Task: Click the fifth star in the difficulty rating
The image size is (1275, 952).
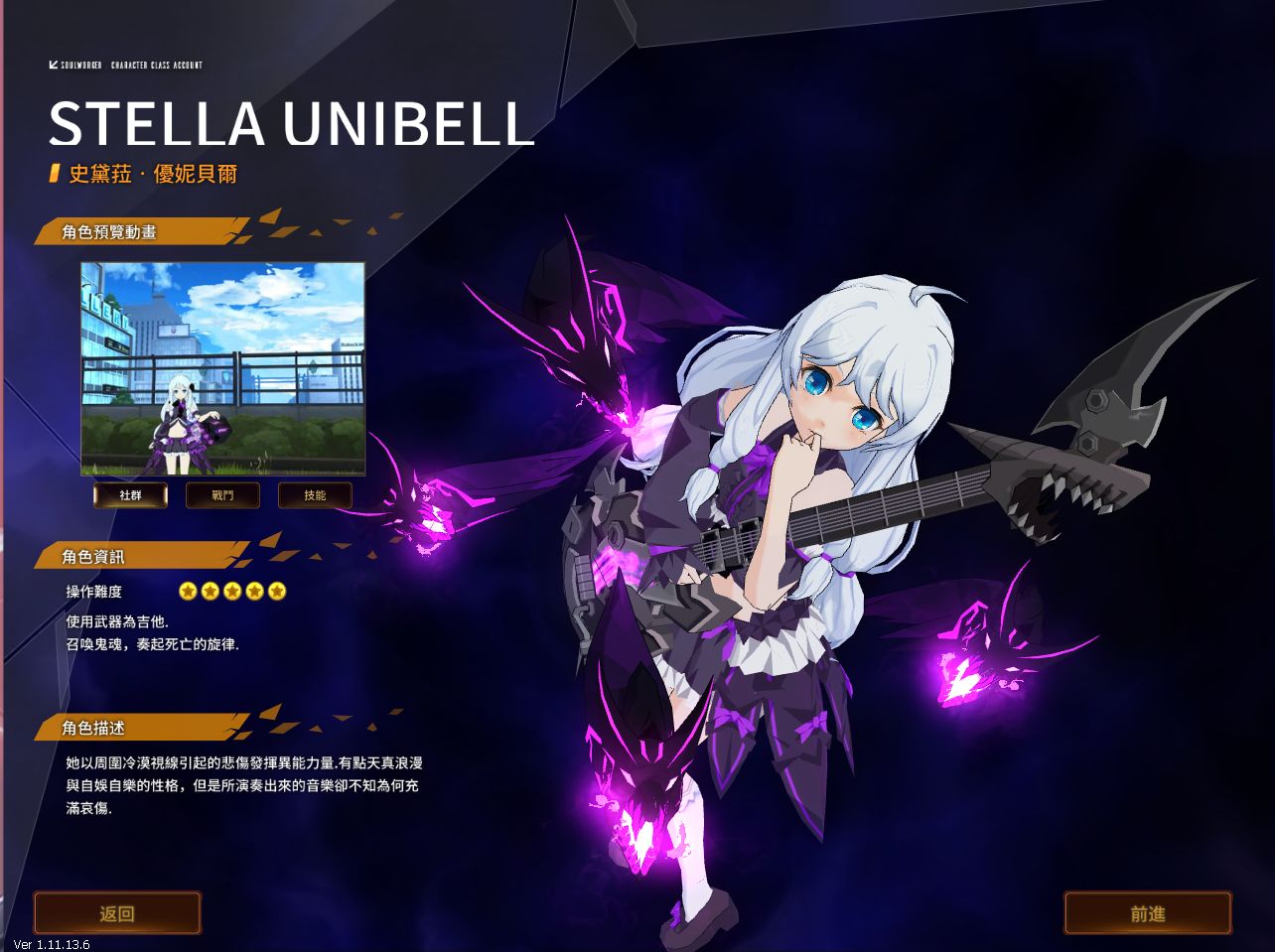Action: [276, 591]
